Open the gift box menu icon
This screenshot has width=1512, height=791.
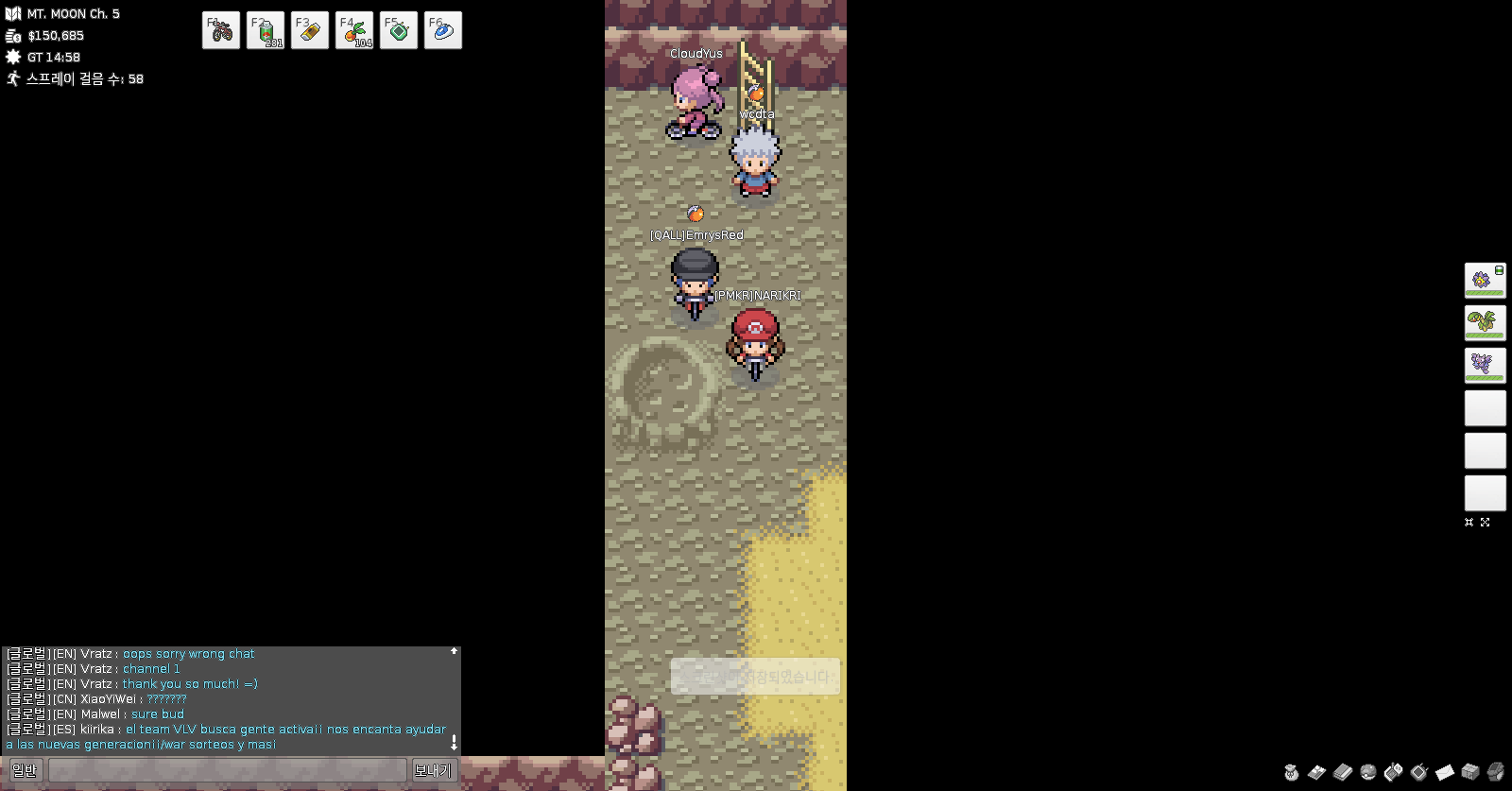tap(1470, 772)
